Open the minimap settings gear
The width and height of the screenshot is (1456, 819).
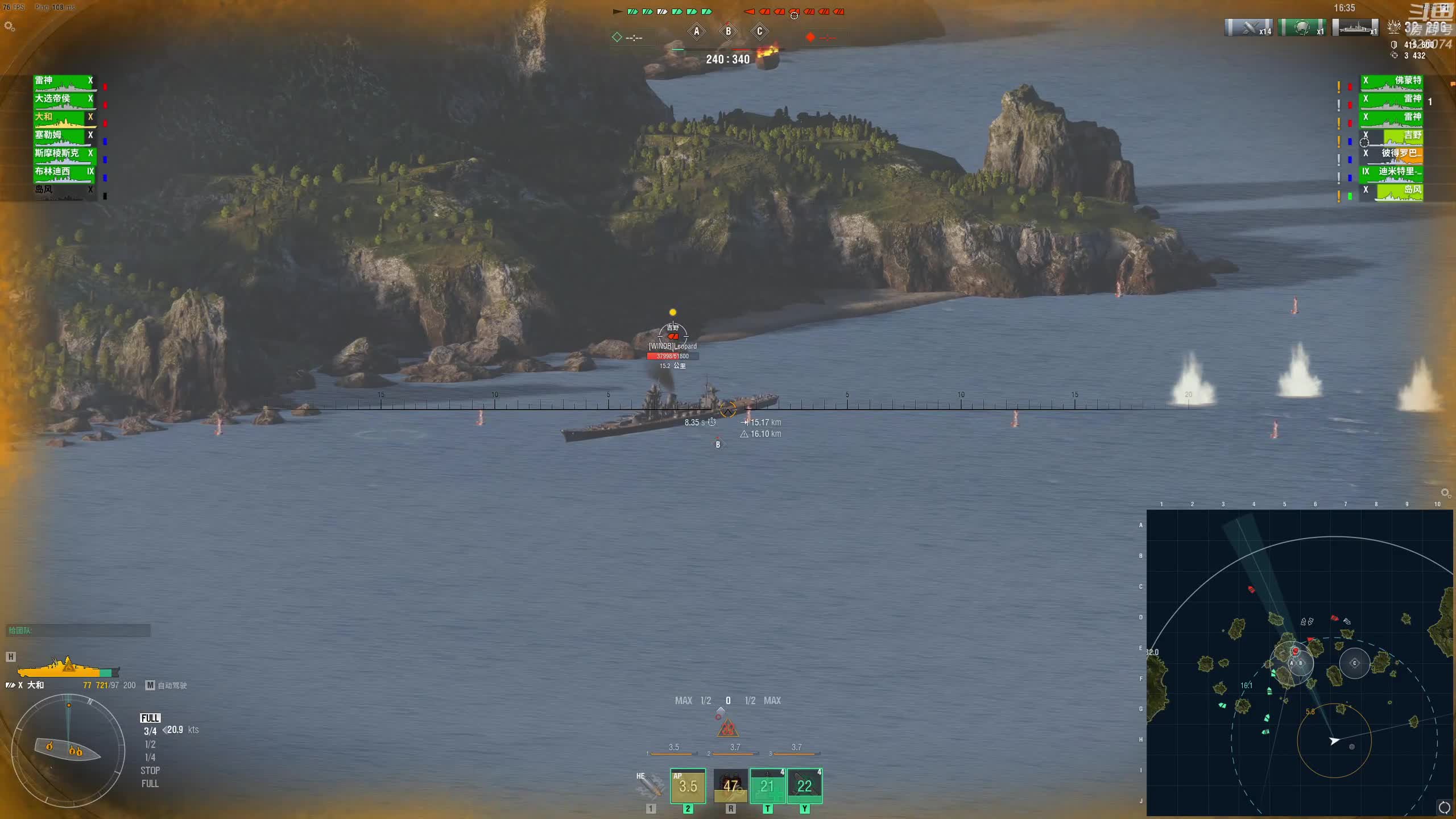point(1445,493)
